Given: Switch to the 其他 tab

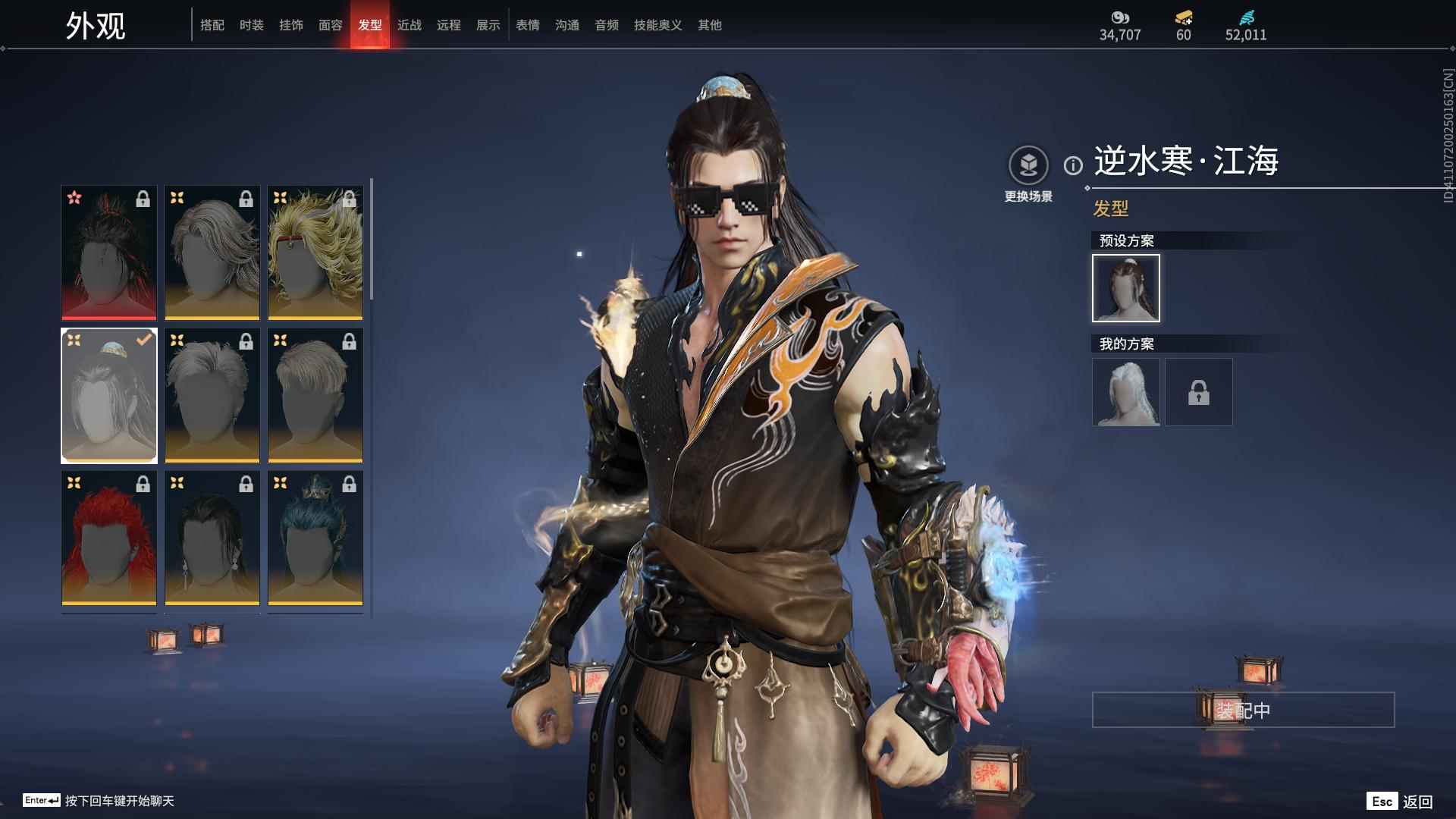Looking at the screenshot, I should coord(710,25).
